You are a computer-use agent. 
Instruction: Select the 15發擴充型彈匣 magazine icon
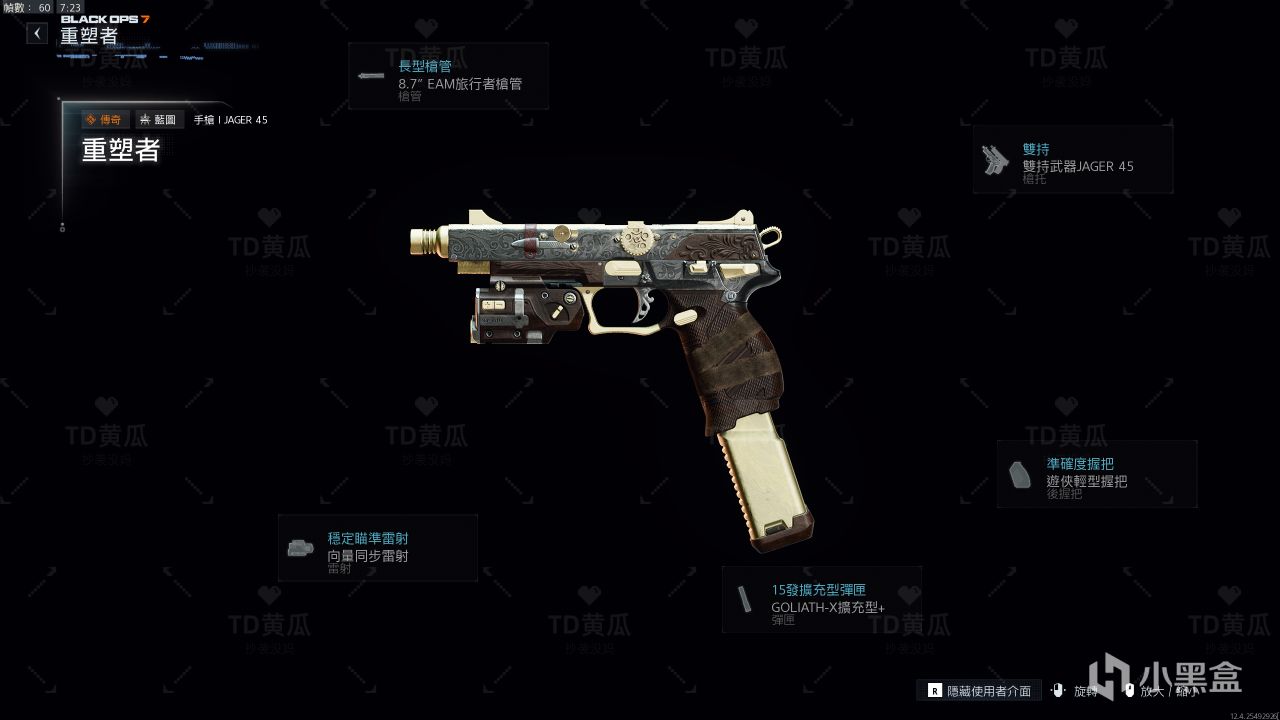pos(745,599)
